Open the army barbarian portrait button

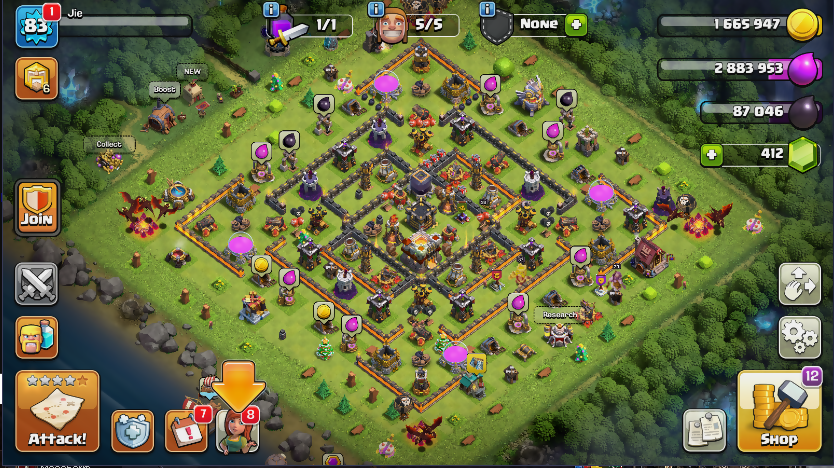pos(36,337)
